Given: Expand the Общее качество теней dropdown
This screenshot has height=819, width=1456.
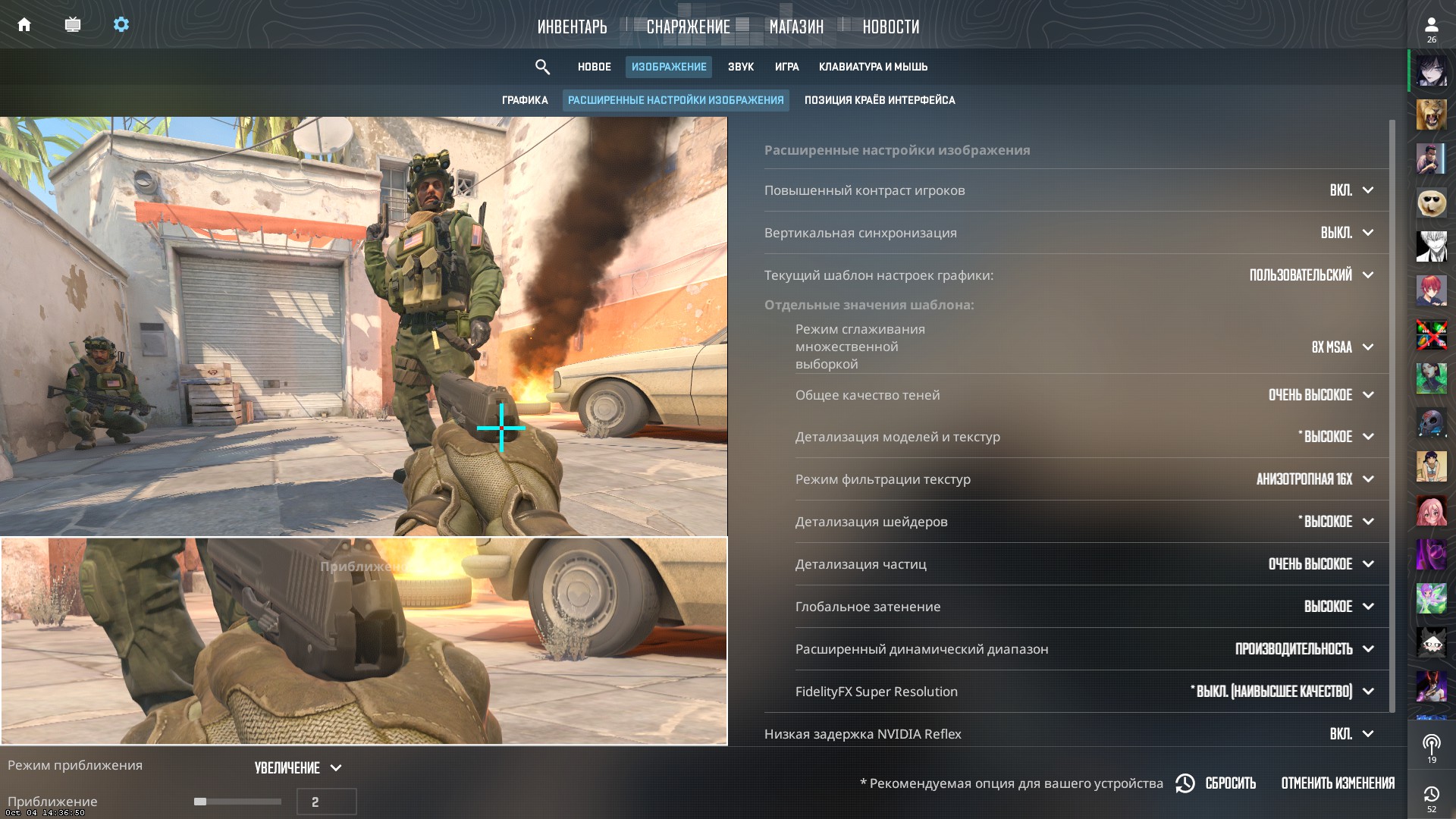Looking at the screenshot, I should click(x=1319, y=394).
